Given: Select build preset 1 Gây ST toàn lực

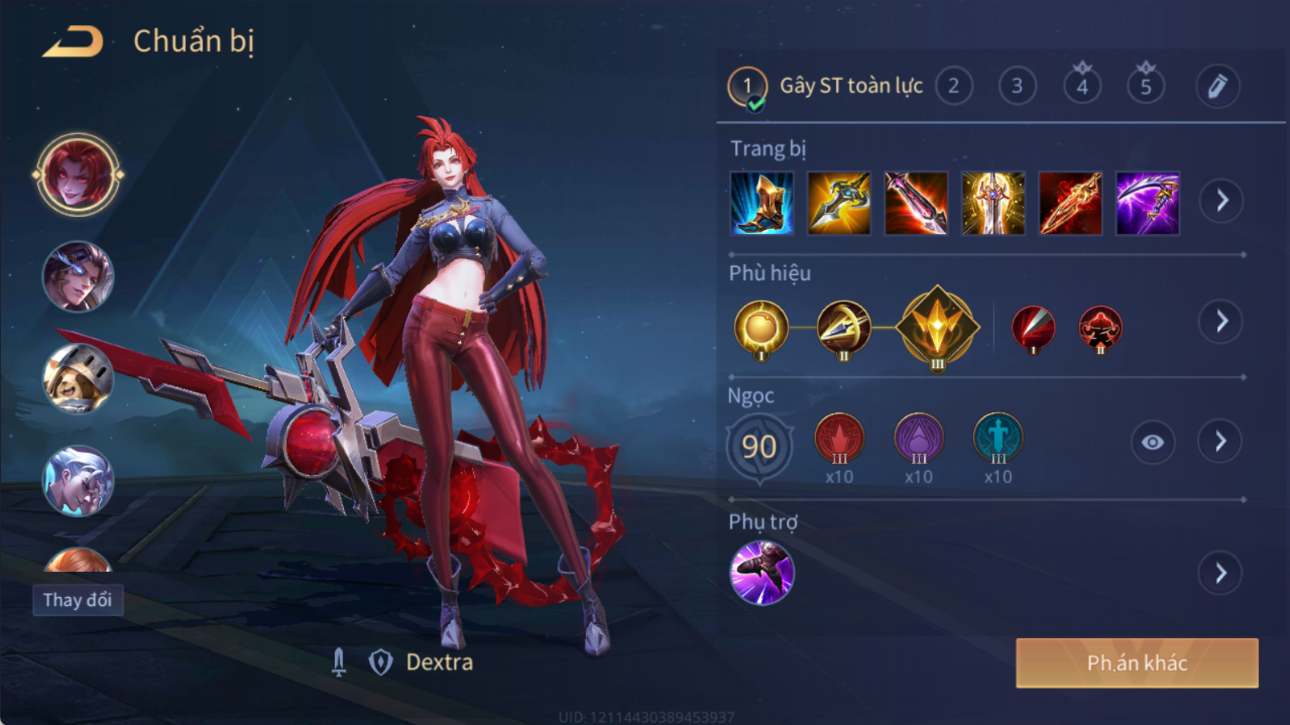Looking at the screenshot, I should [747, 87].
